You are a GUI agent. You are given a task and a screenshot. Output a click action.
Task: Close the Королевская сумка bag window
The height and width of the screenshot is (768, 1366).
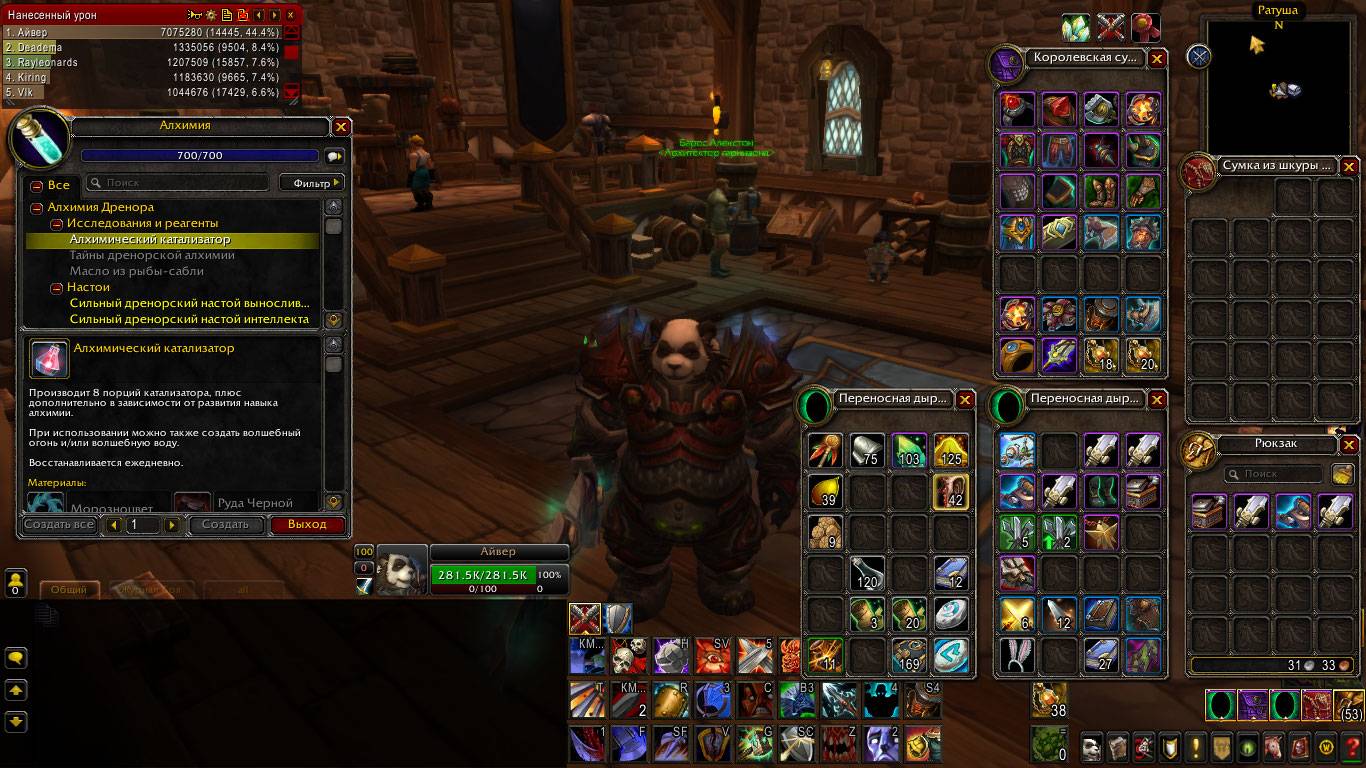coord(1157,59)
